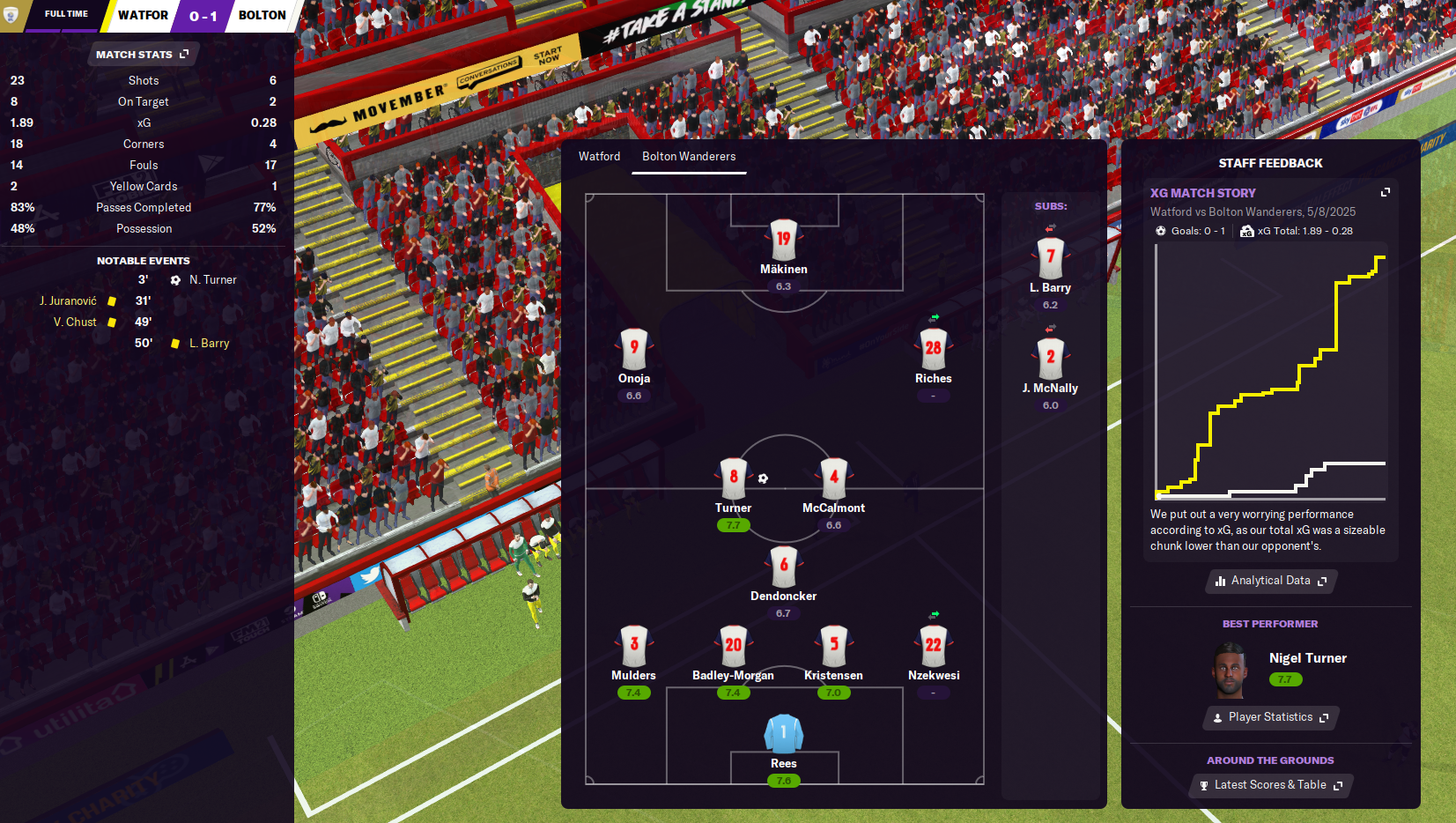Screen dimensions: 1456x823
Task: Open J. Juranović's yellow card event
Action: pyautogui.click(x=69, y=301)
